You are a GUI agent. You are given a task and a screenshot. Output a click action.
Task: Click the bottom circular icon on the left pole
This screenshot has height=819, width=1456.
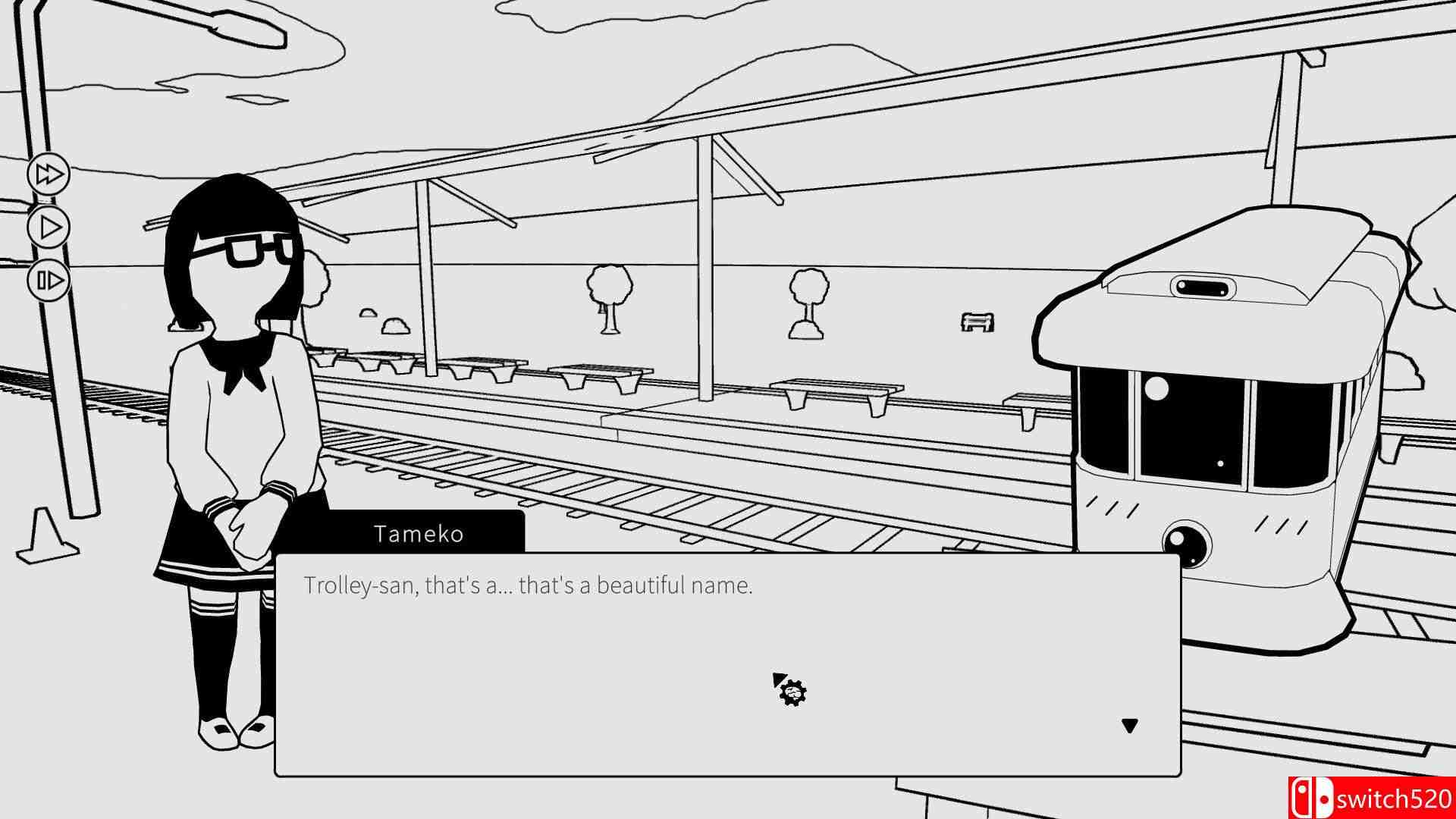click(x=49, y=279)
